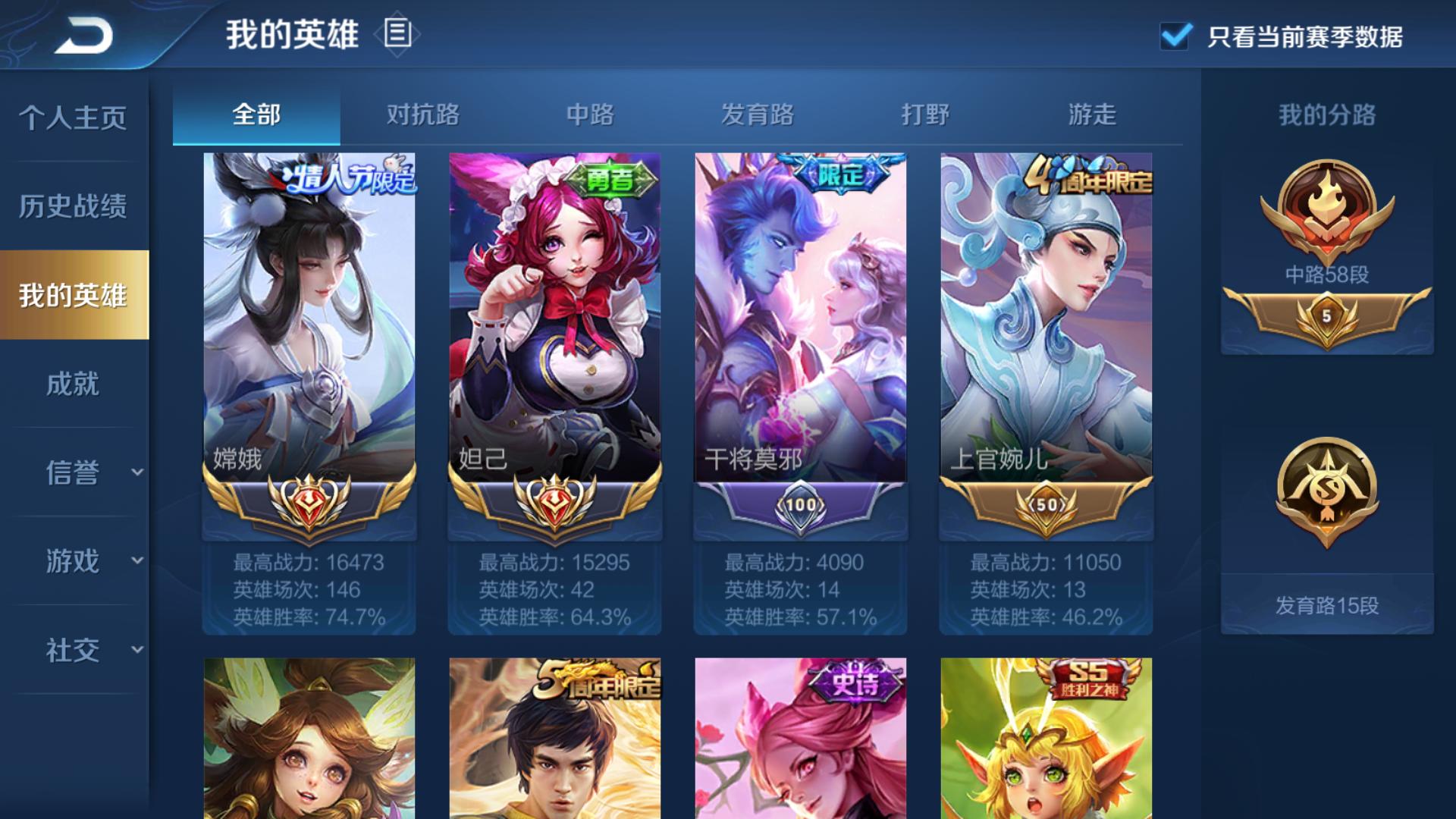This screenshot has height=819, width=1456.
Task: Click 干将莫邪's 100 mastery badge
Action: 800,502
